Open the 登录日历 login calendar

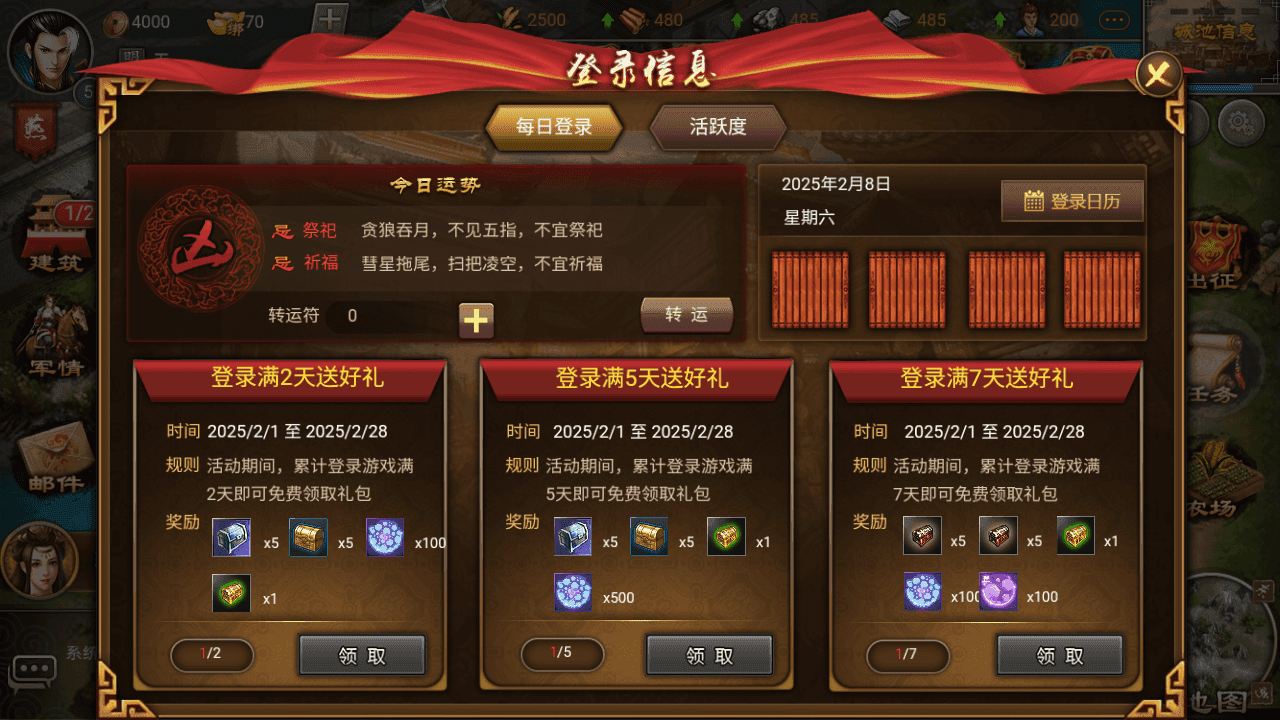[x=1072, y=199]
